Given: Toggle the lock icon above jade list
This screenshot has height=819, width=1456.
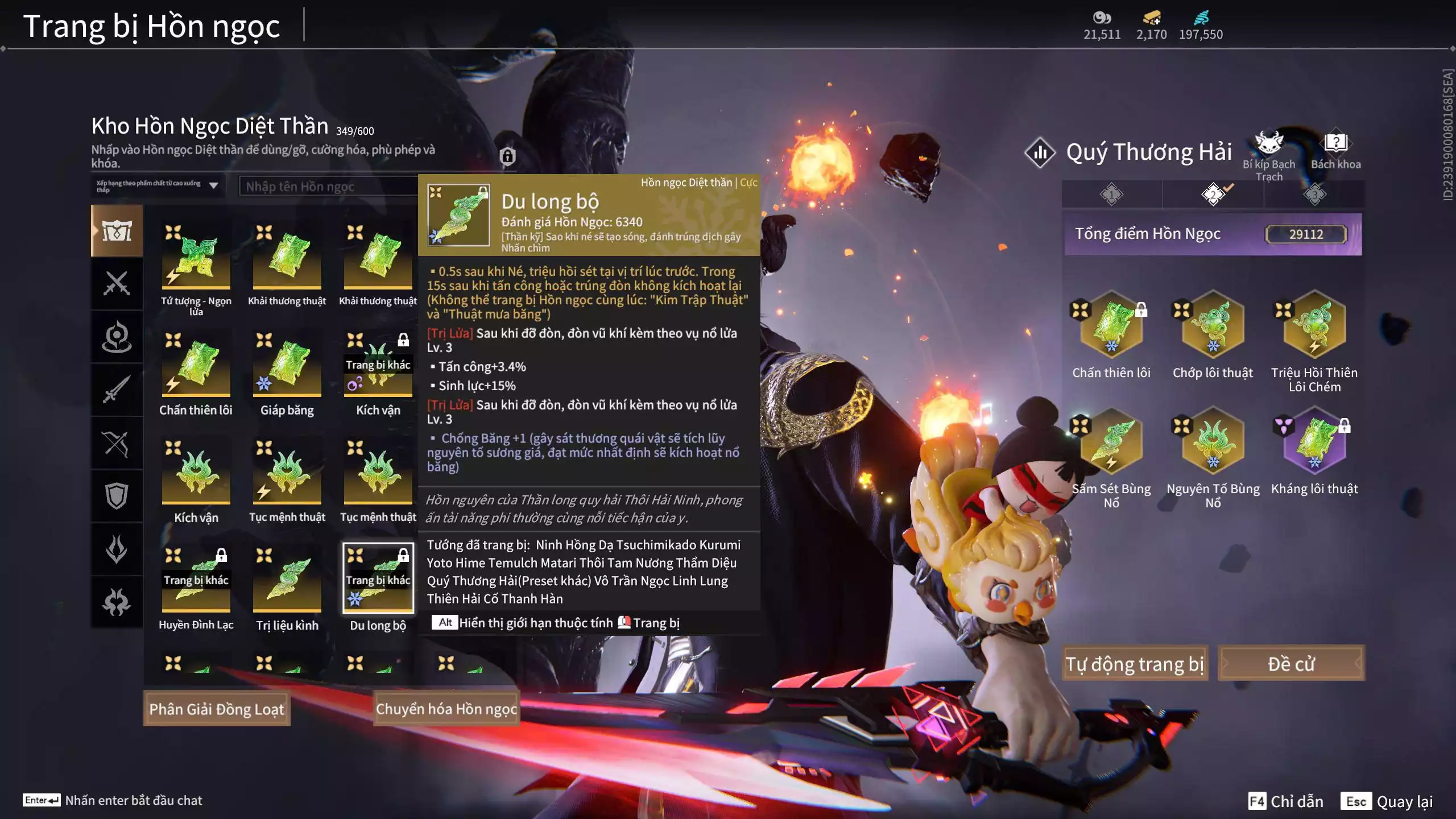Looking at the screenshot, I should coord(507,156).
